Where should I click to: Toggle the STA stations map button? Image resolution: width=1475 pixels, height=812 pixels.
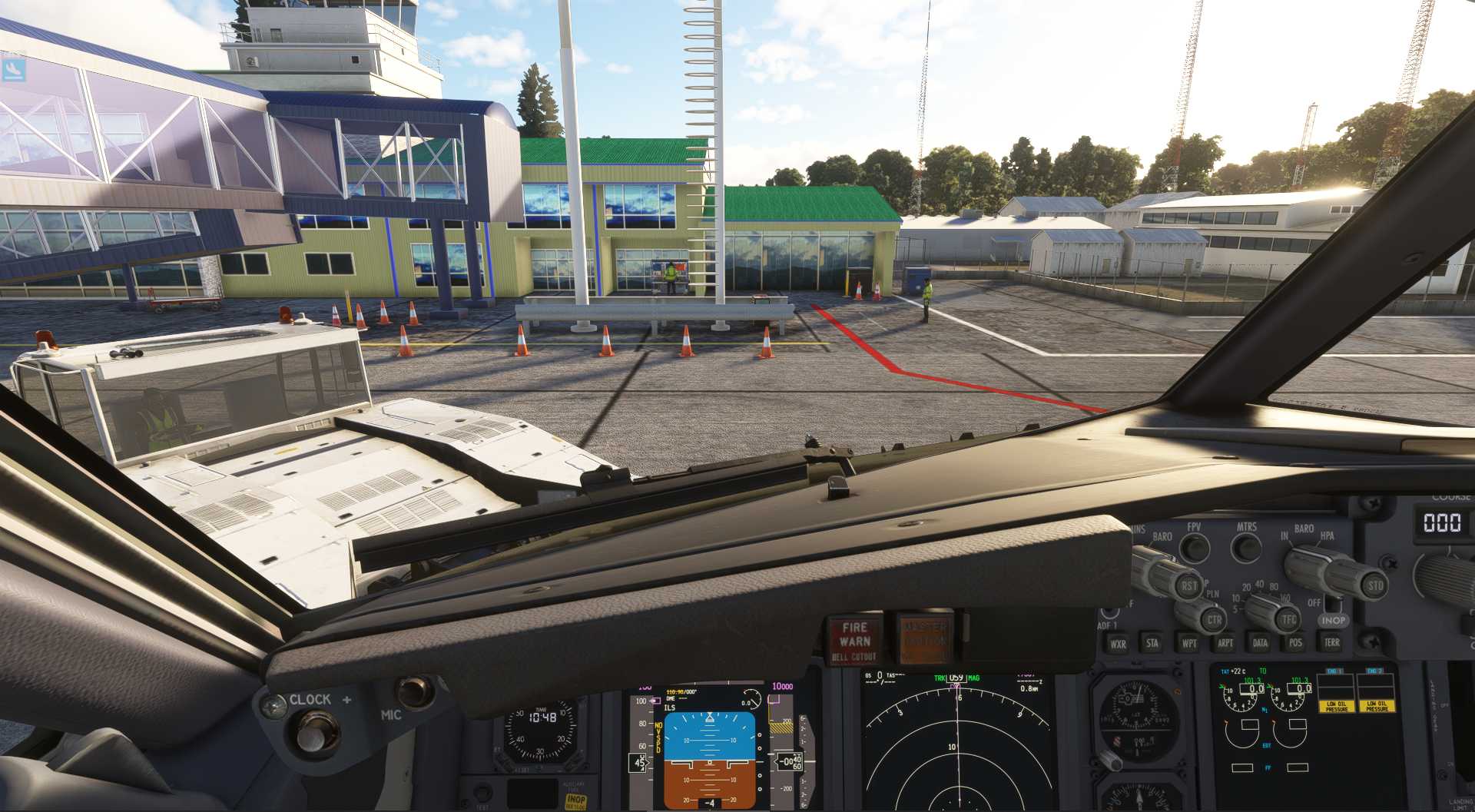(1152, 643)
